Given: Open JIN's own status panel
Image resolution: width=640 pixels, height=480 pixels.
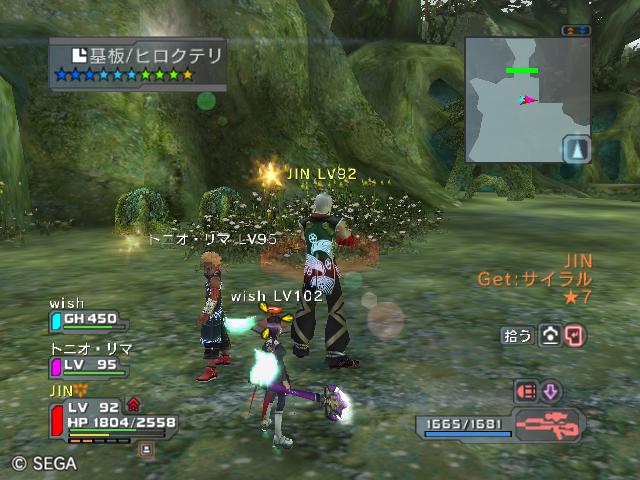Looking at the screenshot, I should click(100, 417).
